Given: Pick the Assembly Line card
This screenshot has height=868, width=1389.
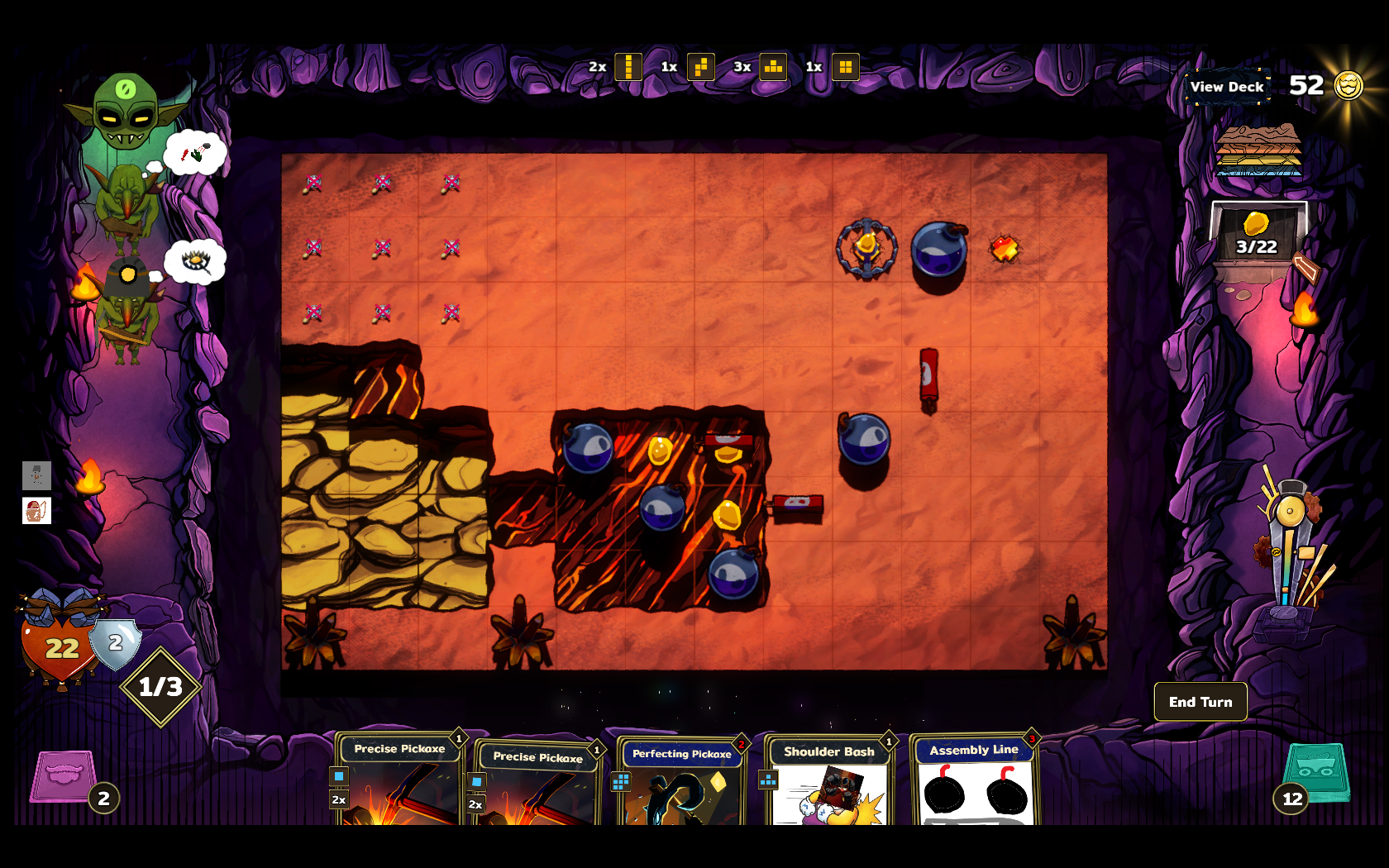Looking at the screenshot, I should [974, 781].
